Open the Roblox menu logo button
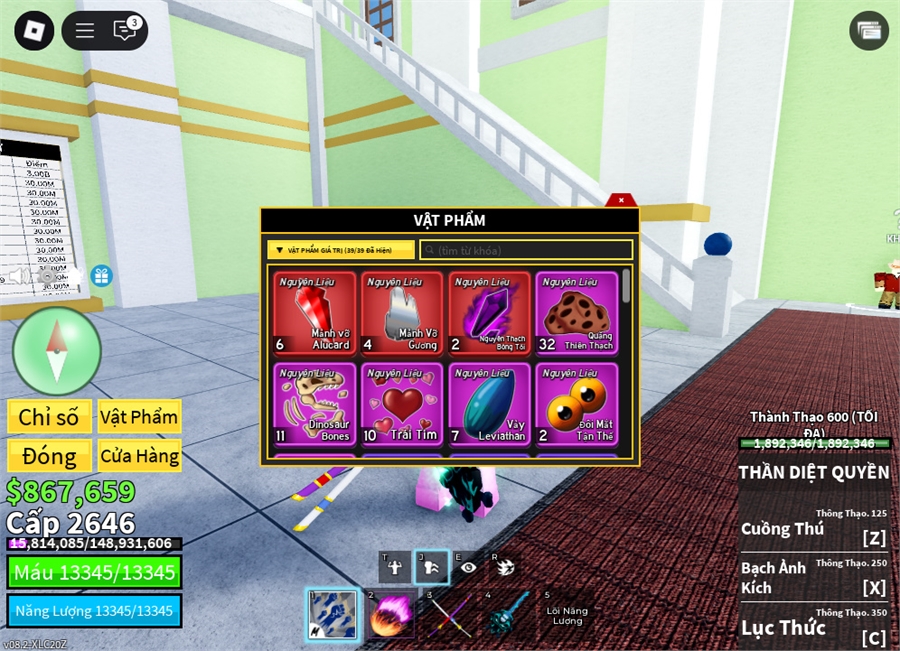 tap(33, 30)
